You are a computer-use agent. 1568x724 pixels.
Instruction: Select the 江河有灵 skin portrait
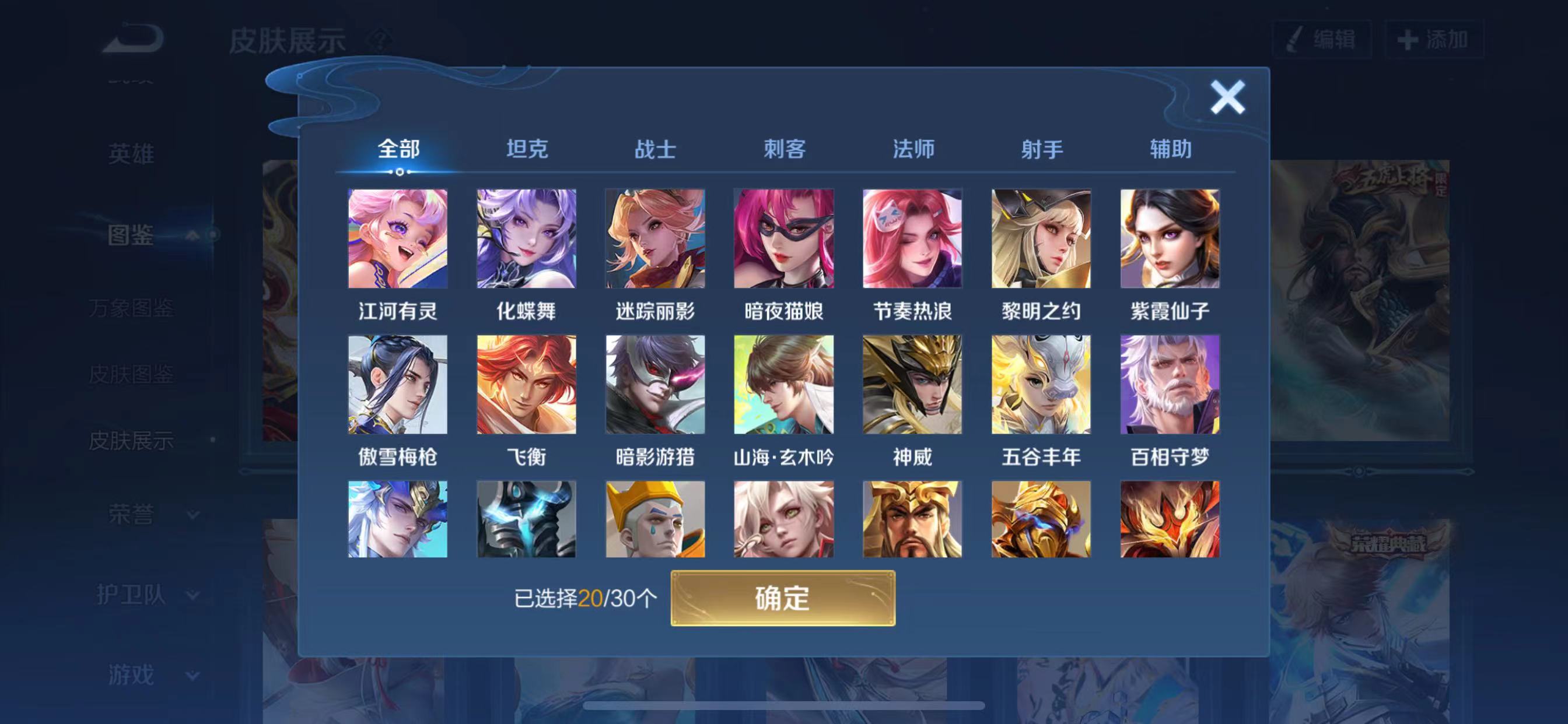pos(397,239)
